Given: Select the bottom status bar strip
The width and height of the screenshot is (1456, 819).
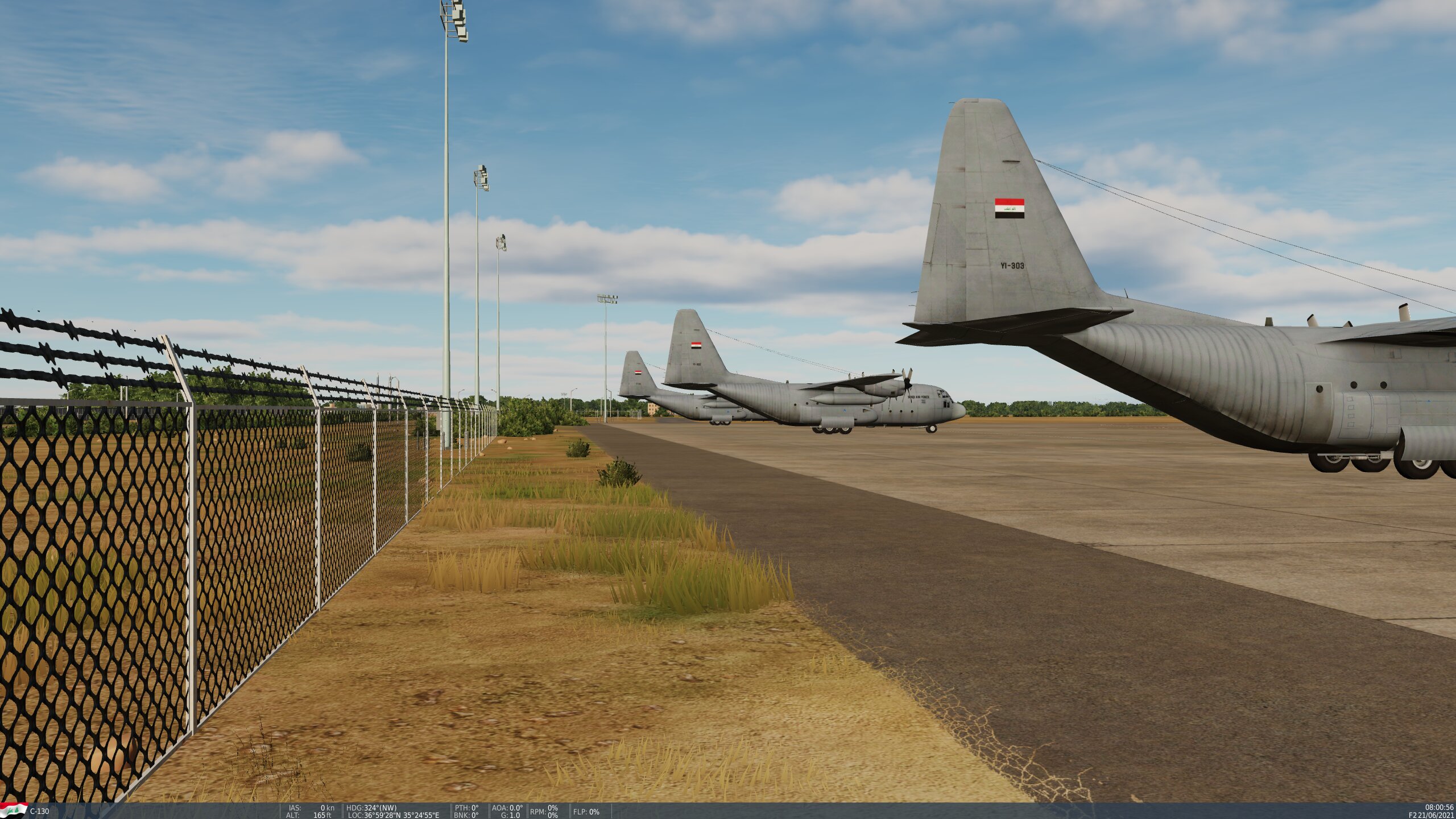Looking at the screenshot, I should tap(728, 810).
